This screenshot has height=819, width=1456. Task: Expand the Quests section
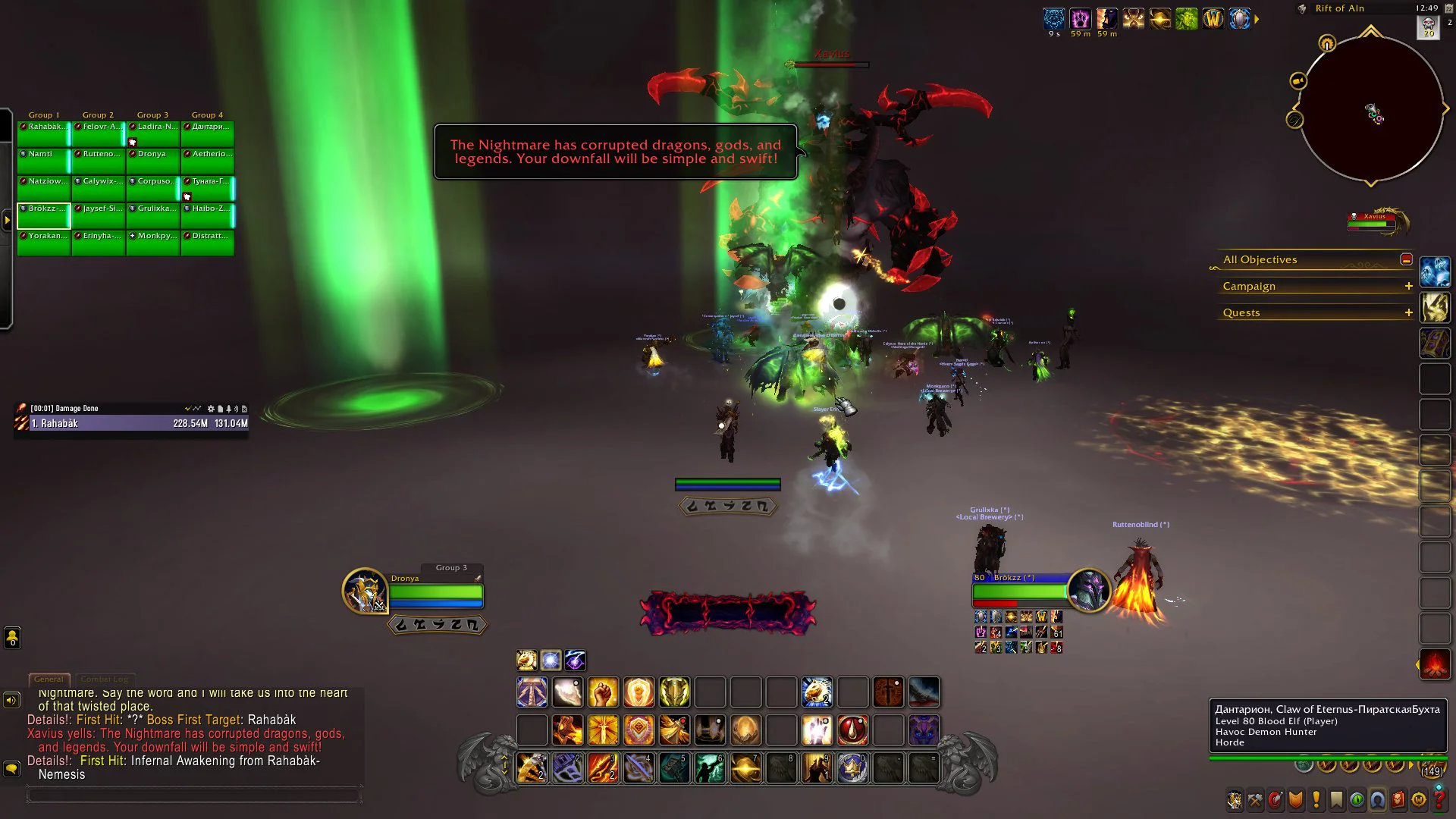coord(1409,312)
